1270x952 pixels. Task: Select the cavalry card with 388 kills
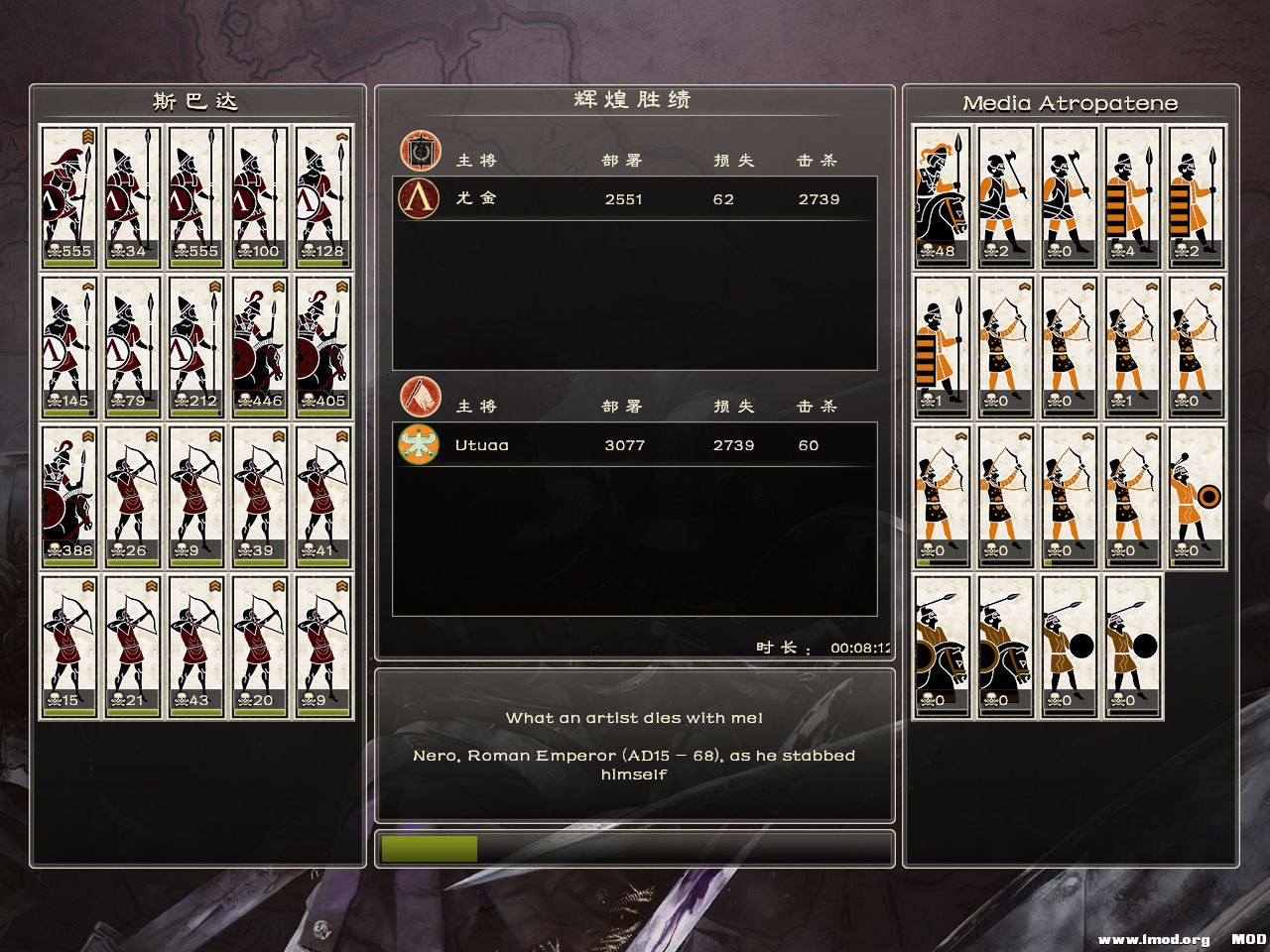(x=68, y=497)
